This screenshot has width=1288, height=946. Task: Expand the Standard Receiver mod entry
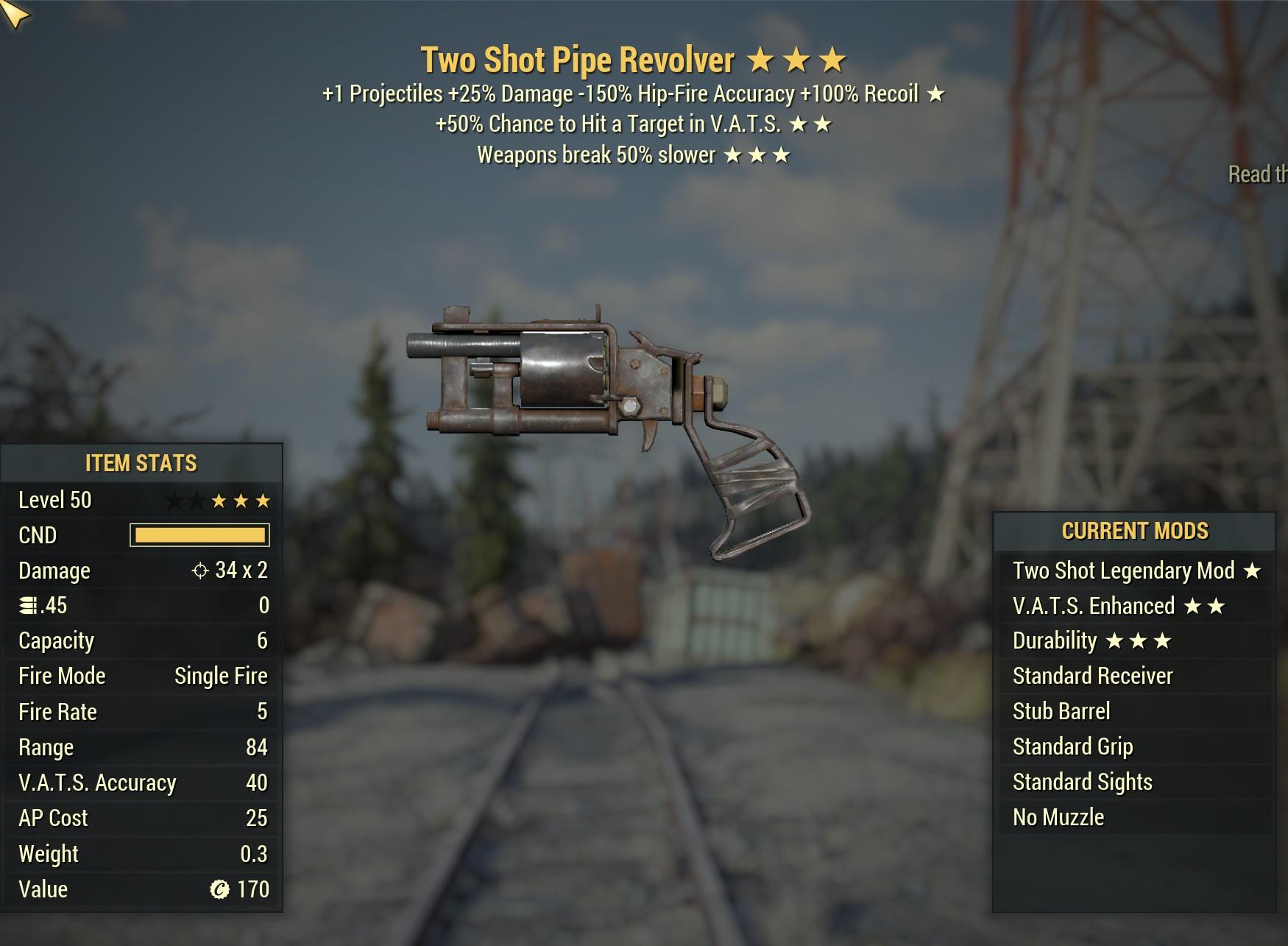pos(1092,675)
